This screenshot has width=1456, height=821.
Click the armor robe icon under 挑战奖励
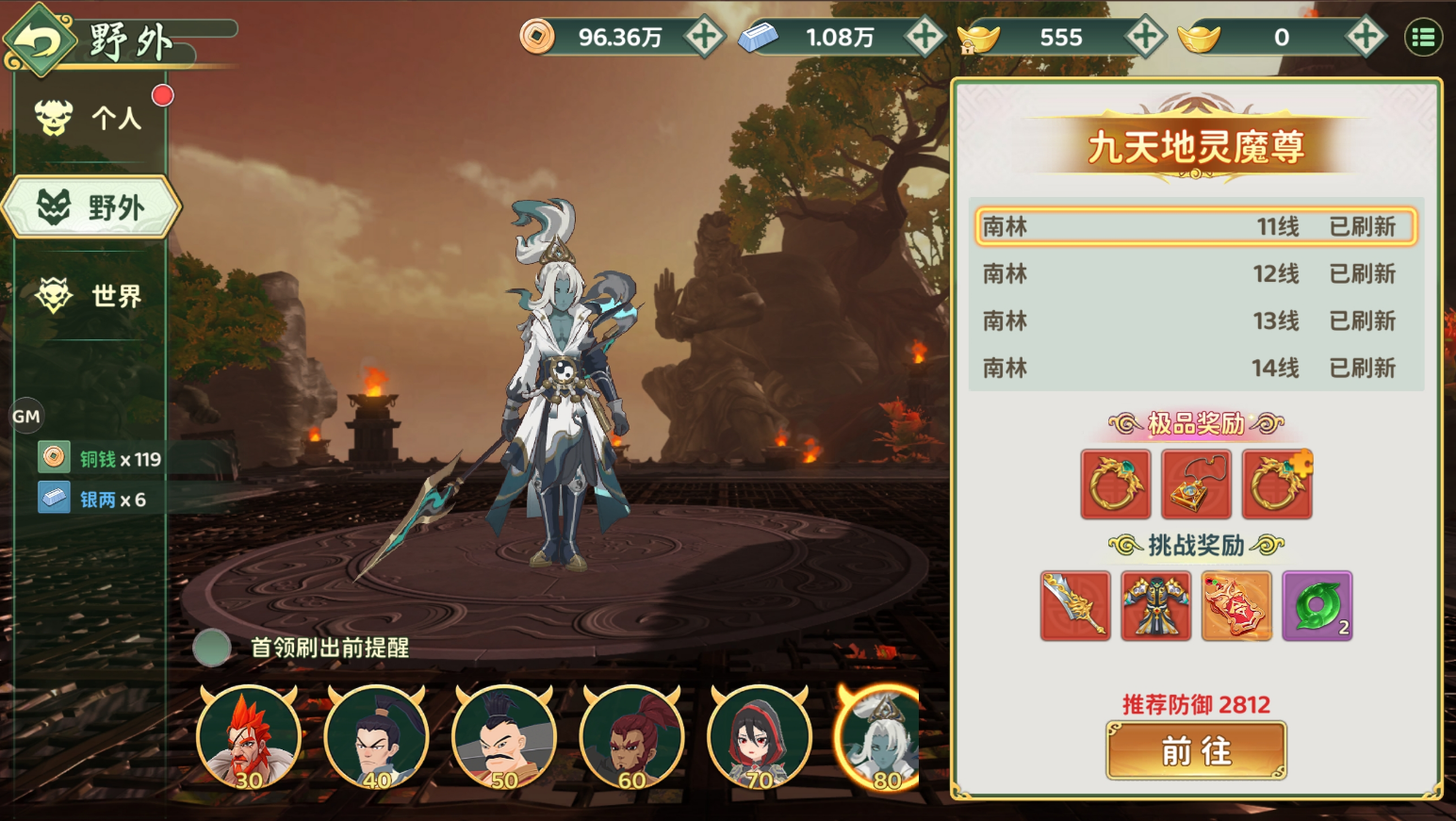click(x=1155, y=606)
